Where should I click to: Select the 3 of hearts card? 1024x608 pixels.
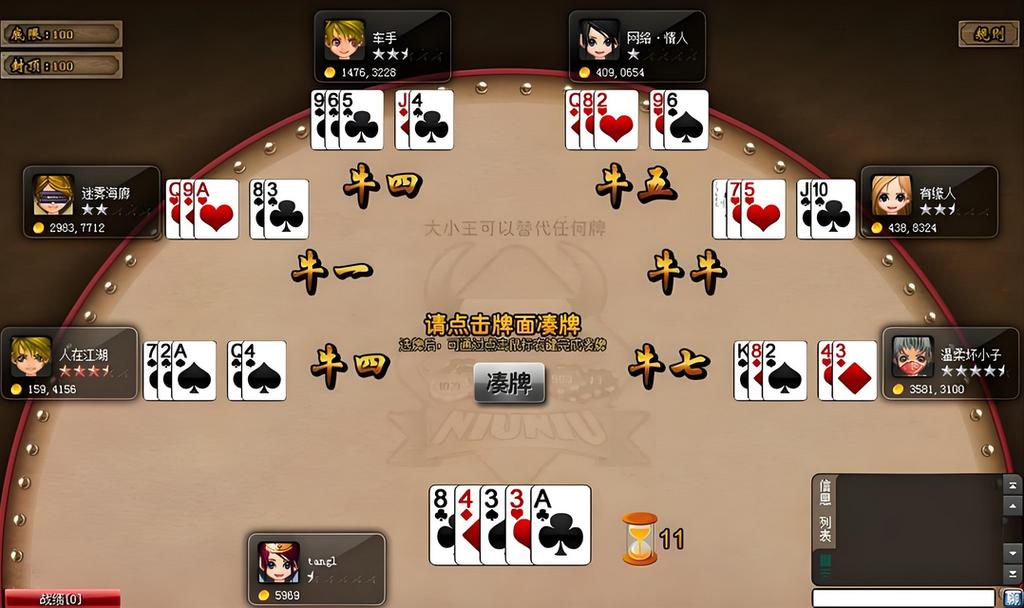pos(516,525)
